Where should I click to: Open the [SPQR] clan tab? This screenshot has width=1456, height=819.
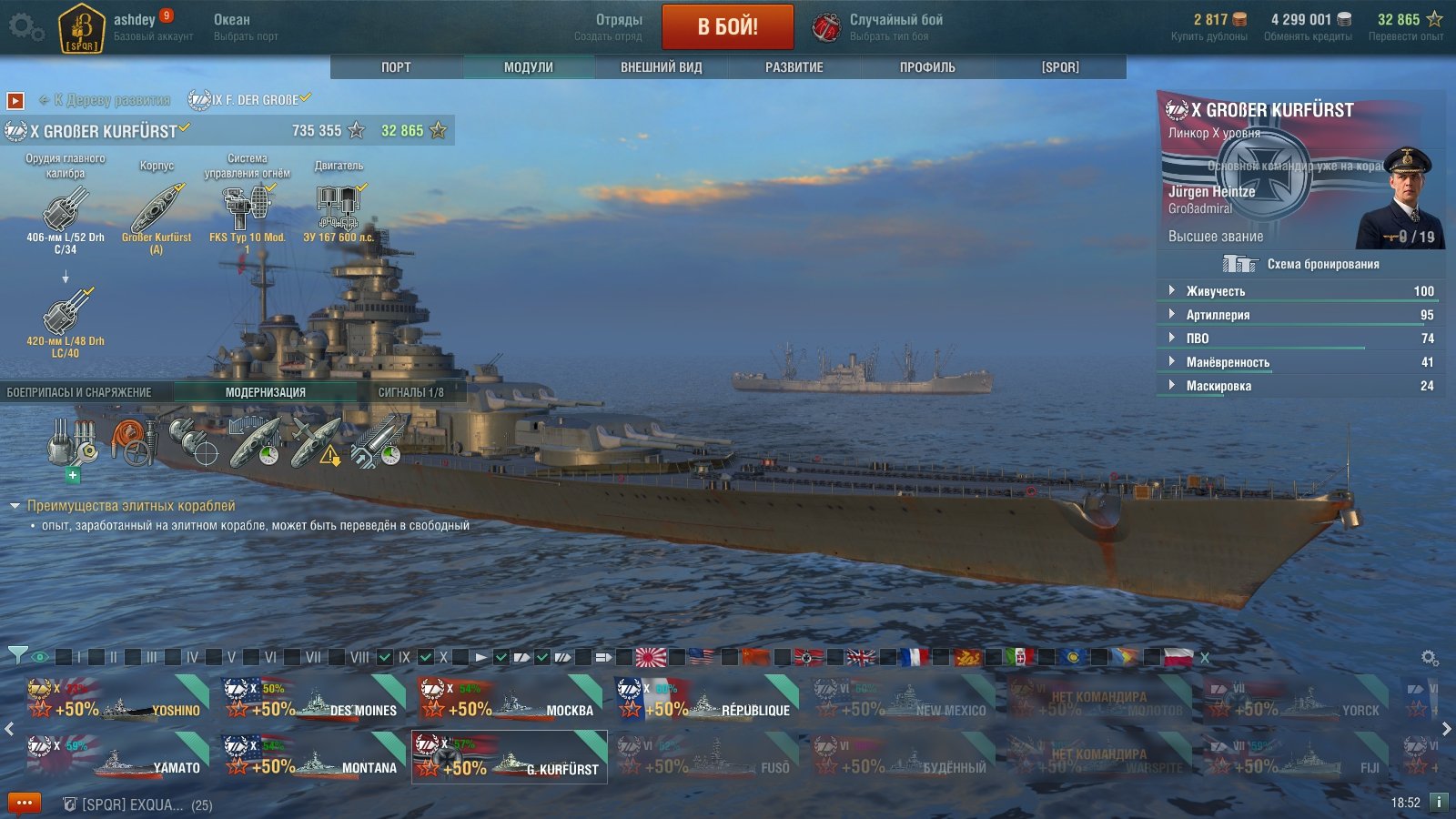point(1060,67)
